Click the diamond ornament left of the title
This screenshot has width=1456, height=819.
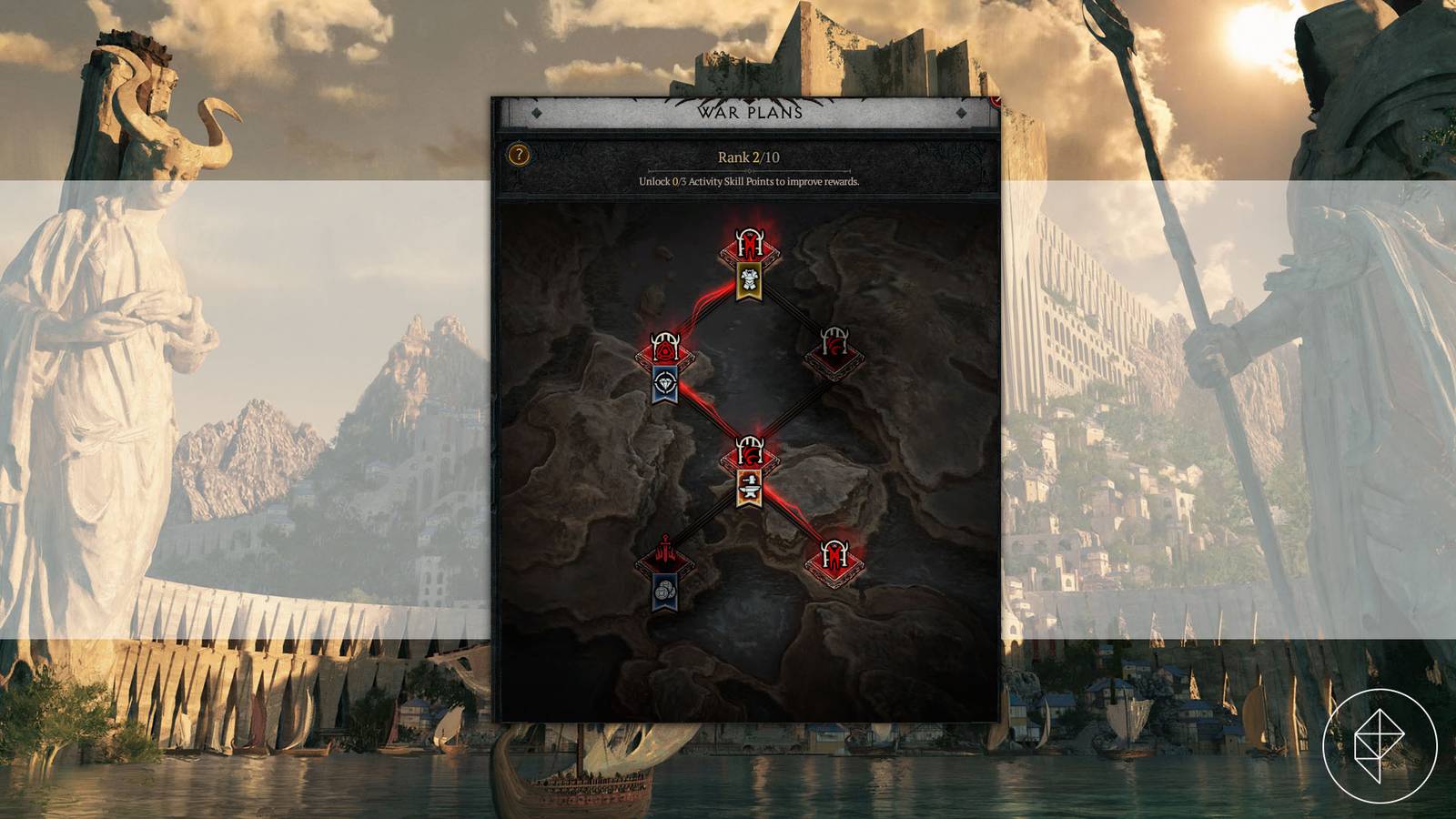click(x=536, y=113)
